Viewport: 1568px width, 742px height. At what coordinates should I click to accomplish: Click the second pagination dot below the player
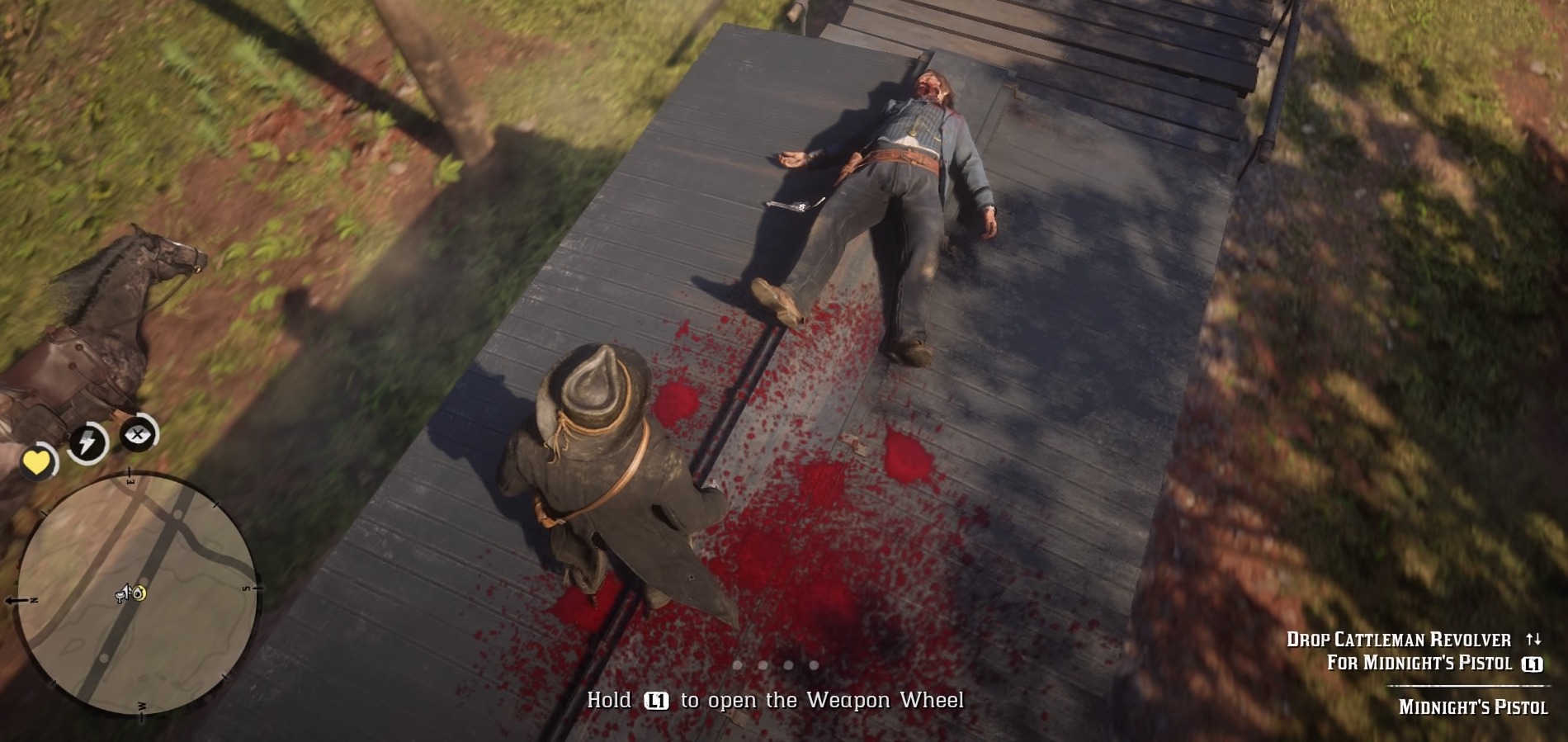tap(763, 665)
